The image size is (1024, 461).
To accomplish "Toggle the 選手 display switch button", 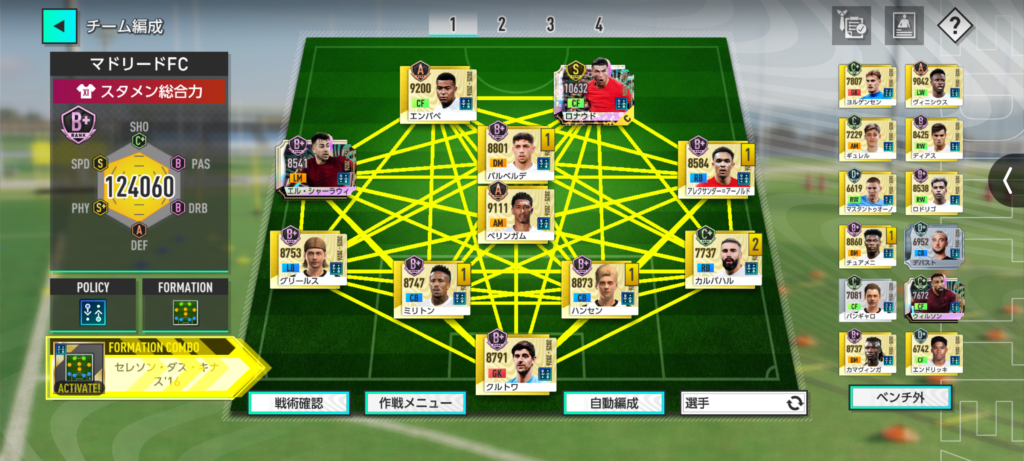I will pyautogui.click(x=744, y=403).
